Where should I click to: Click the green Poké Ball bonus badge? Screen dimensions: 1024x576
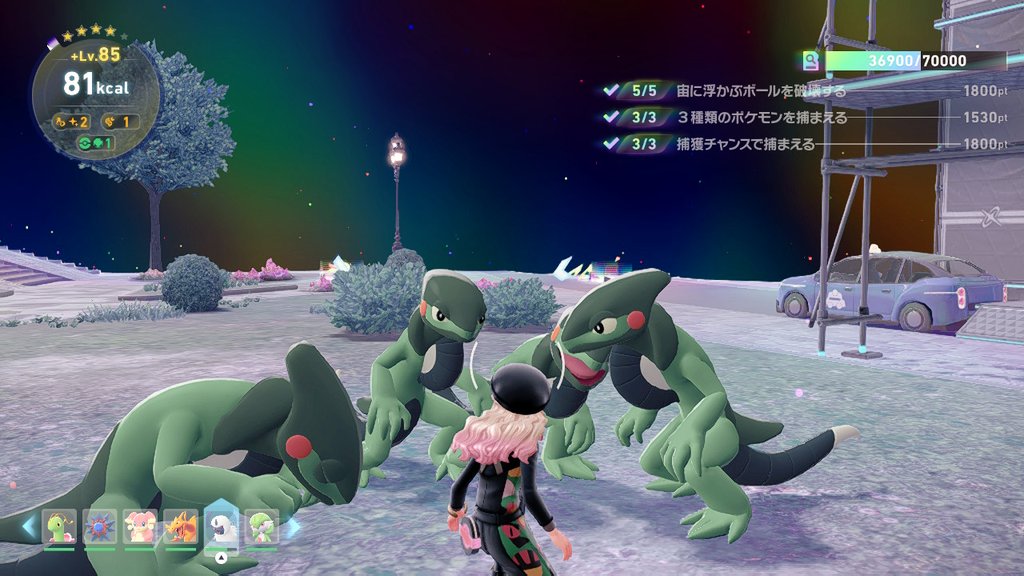(96, 143)
